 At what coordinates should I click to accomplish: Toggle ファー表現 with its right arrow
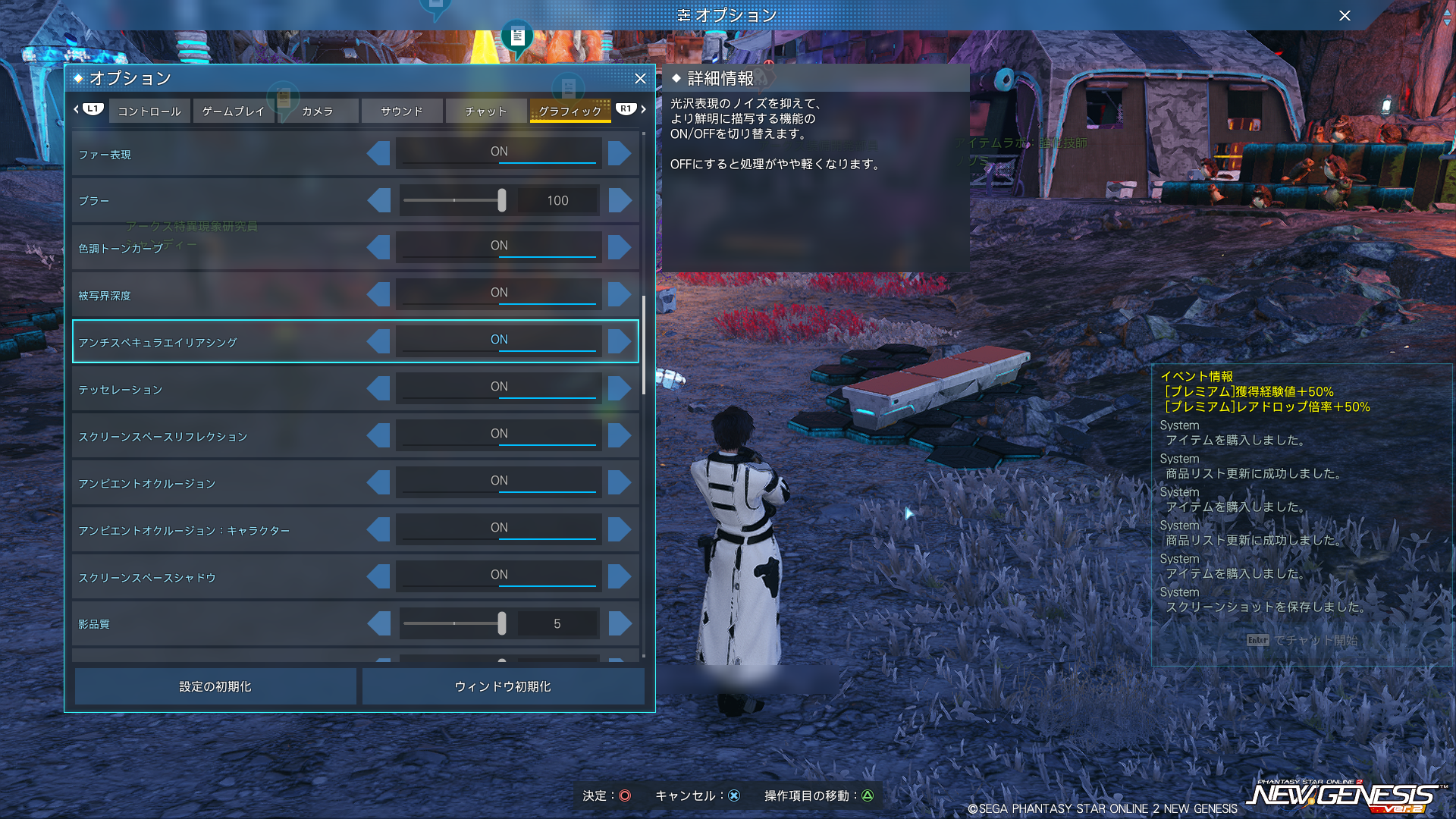pos(620,153)
